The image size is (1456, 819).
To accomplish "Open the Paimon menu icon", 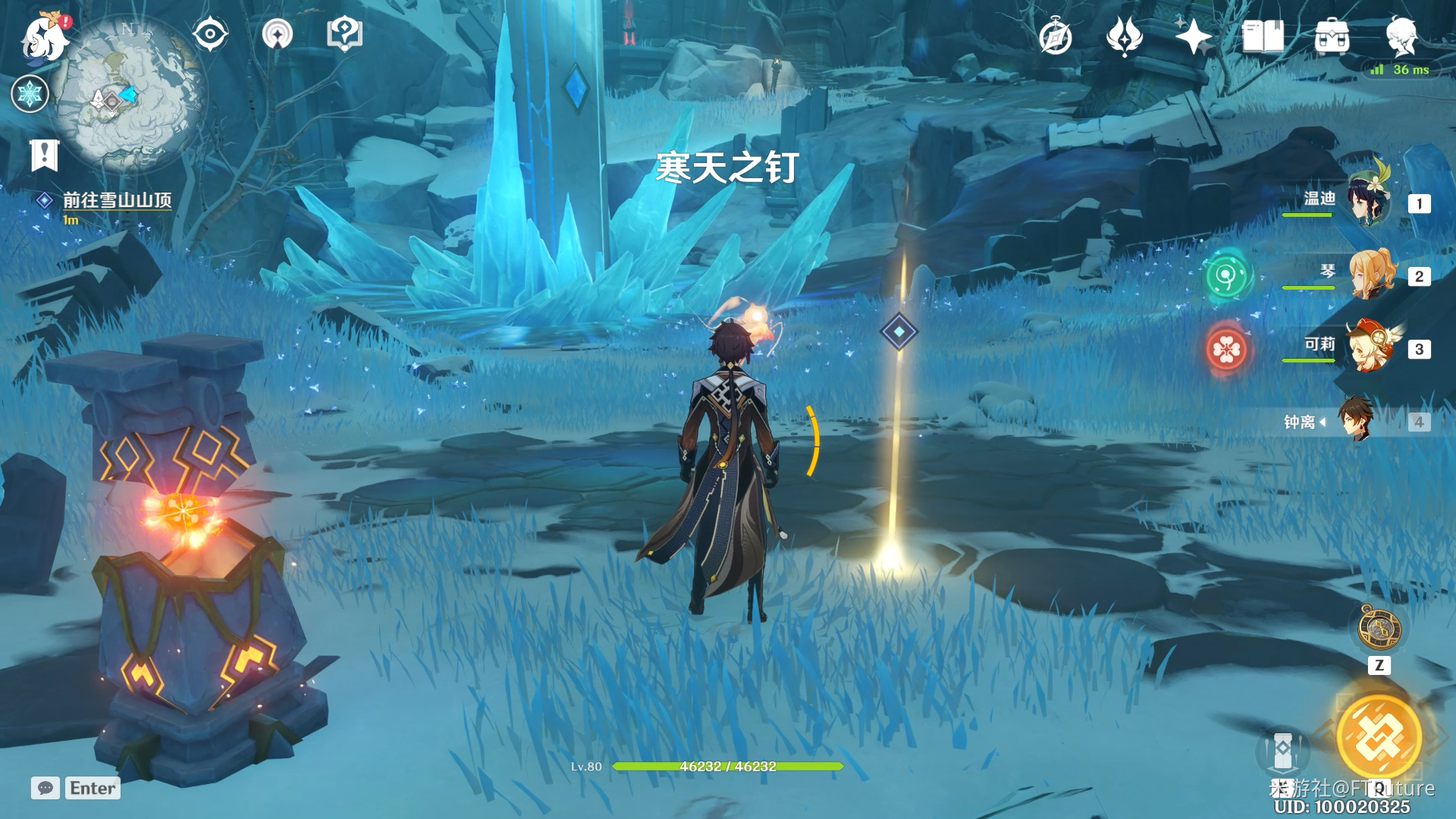I will [x=44, y=36].
